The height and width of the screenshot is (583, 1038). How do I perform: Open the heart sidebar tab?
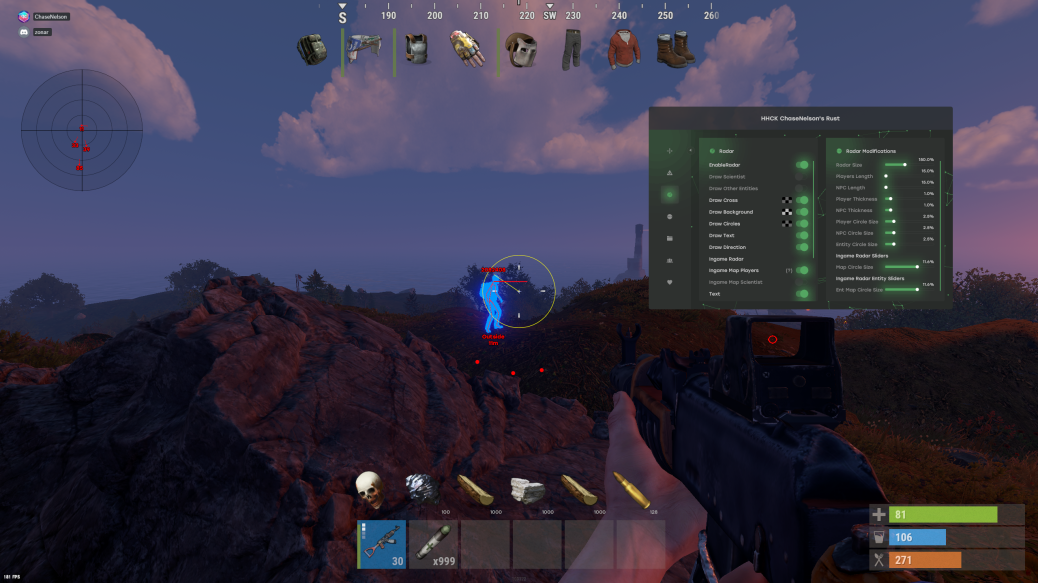669,282
